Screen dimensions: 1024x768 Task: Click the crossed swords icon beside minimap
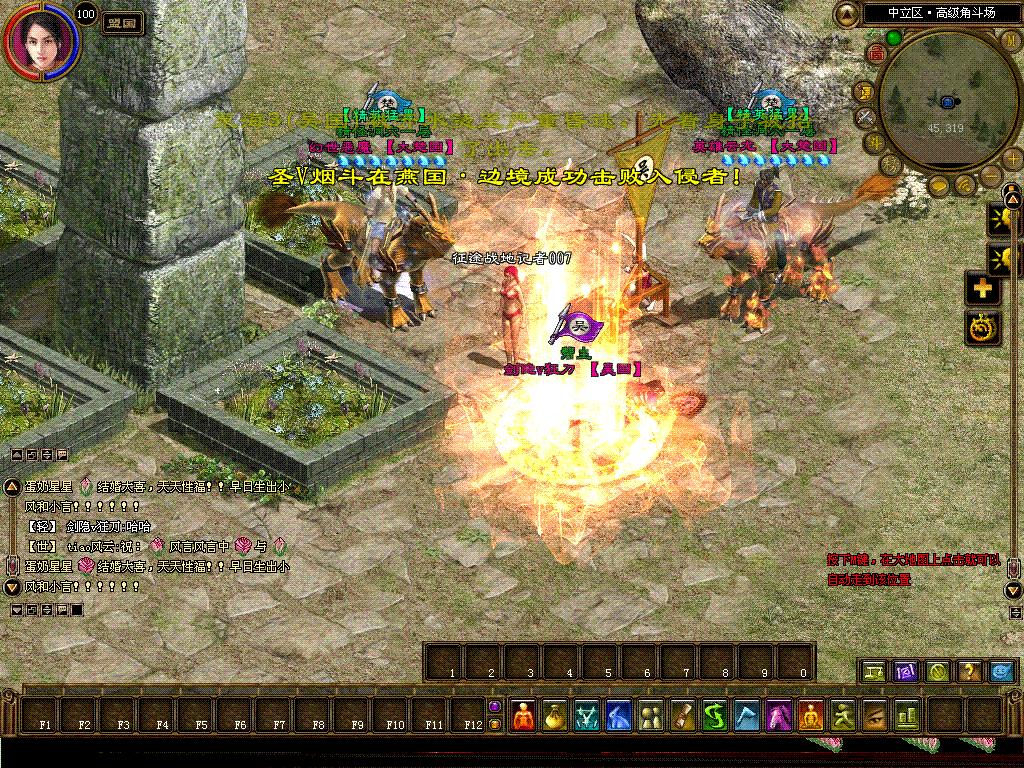click(x=865, y=117)
